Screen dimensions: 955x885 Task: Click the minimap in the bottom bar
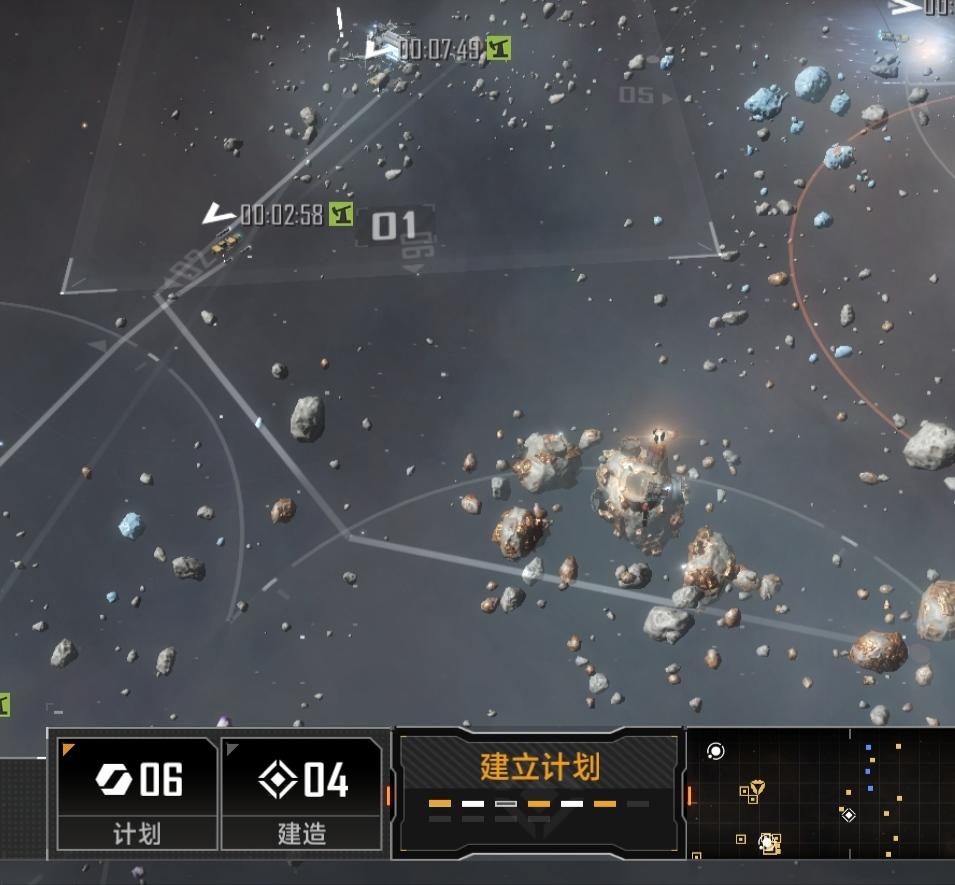coord(820,794)
